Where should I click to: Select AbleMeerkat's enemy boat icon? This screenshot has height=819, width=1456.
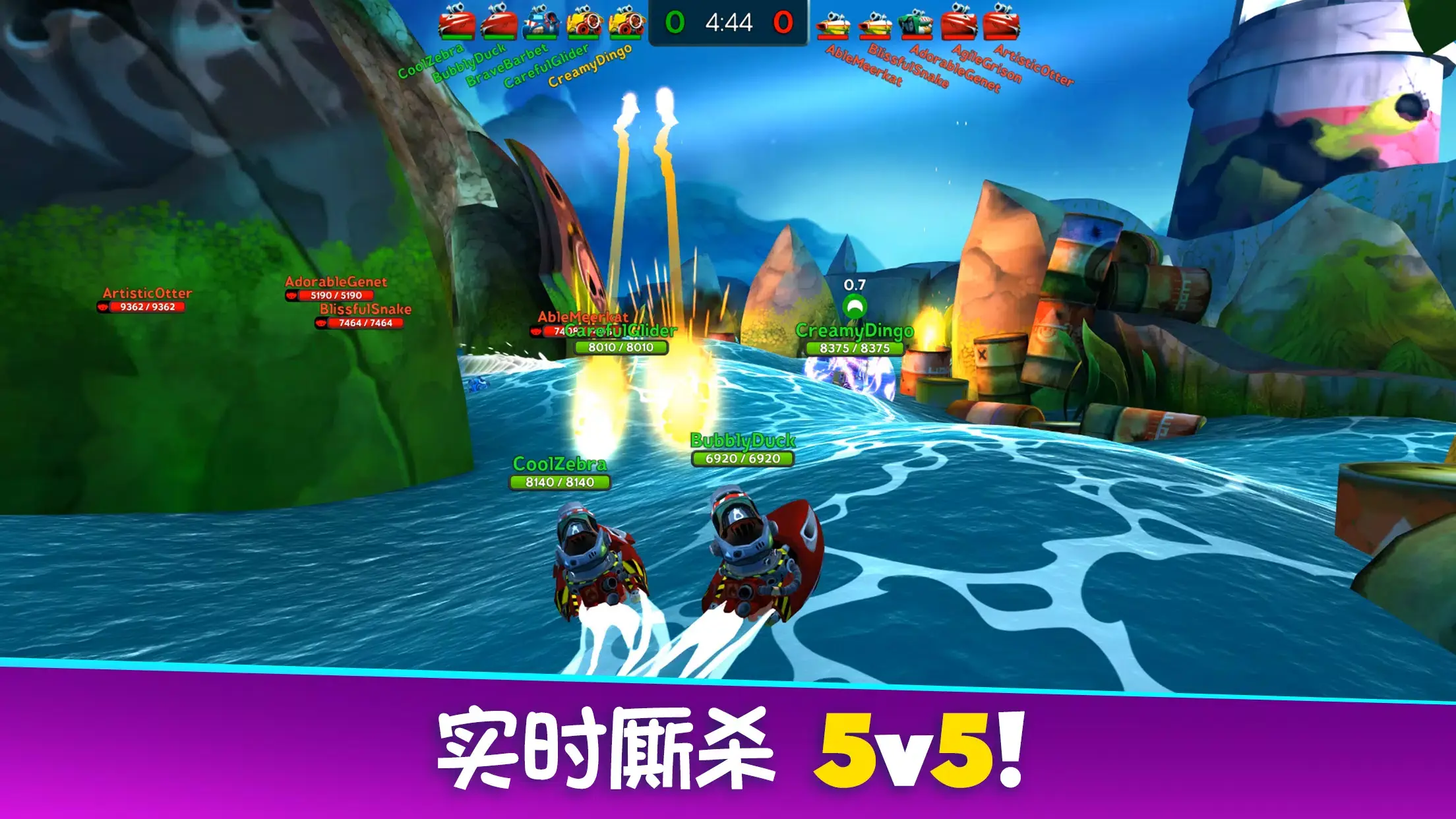pyautogui.click(x=834, y=25)
